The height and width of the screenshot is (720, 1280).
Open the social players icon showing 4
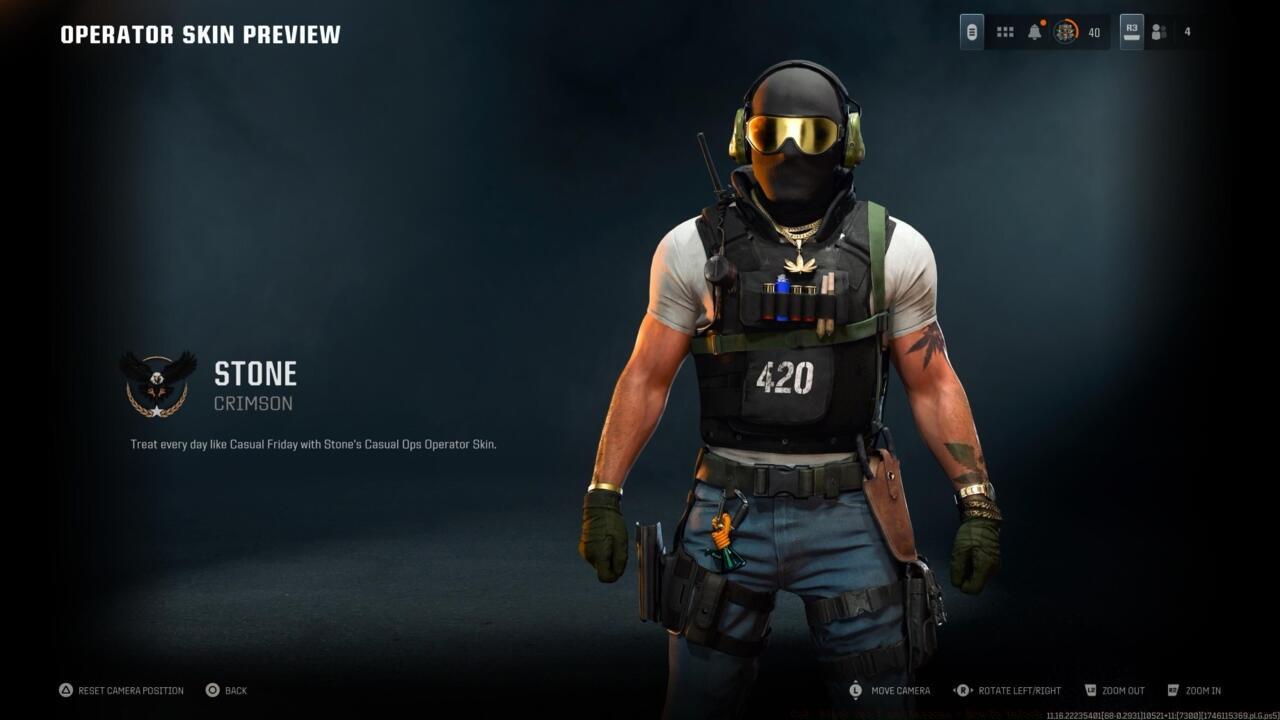[1160, 31]
